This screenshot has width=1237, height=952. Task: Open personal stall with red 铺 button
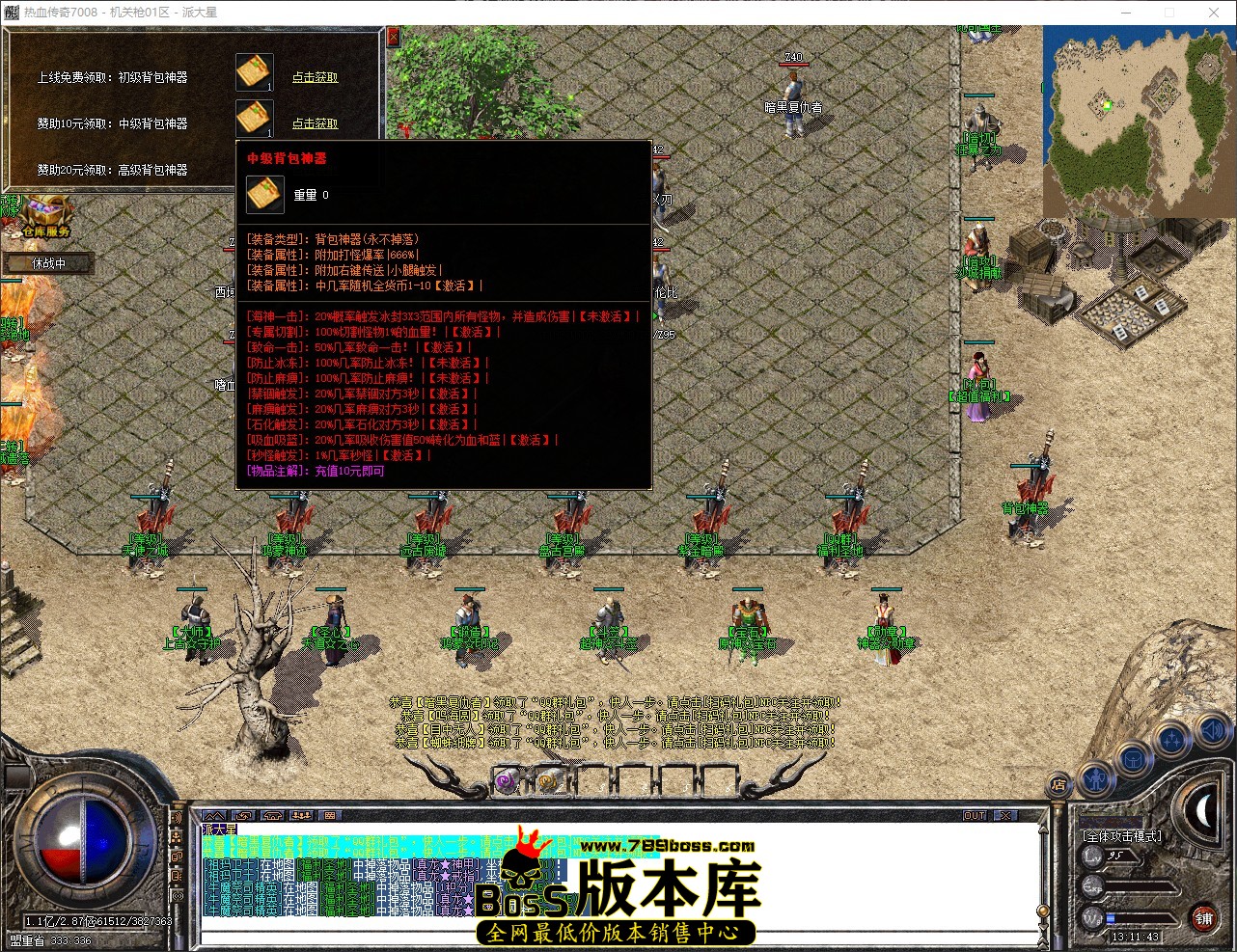pos(1204,919)
